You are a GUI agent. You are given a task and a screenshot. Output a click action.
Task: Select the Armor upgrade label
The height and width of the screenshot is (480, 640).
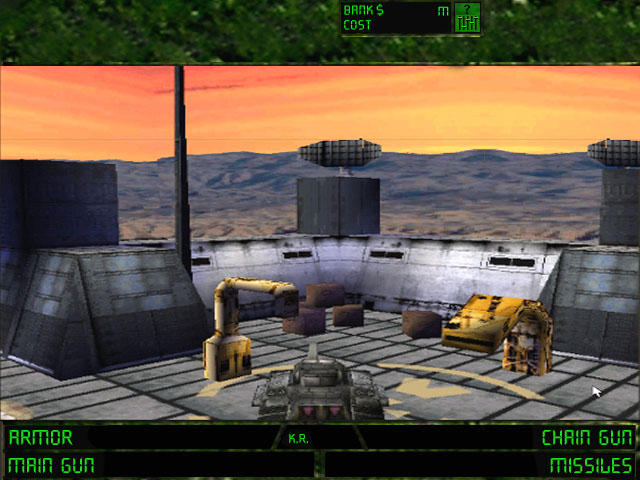(x=40, y=438)
